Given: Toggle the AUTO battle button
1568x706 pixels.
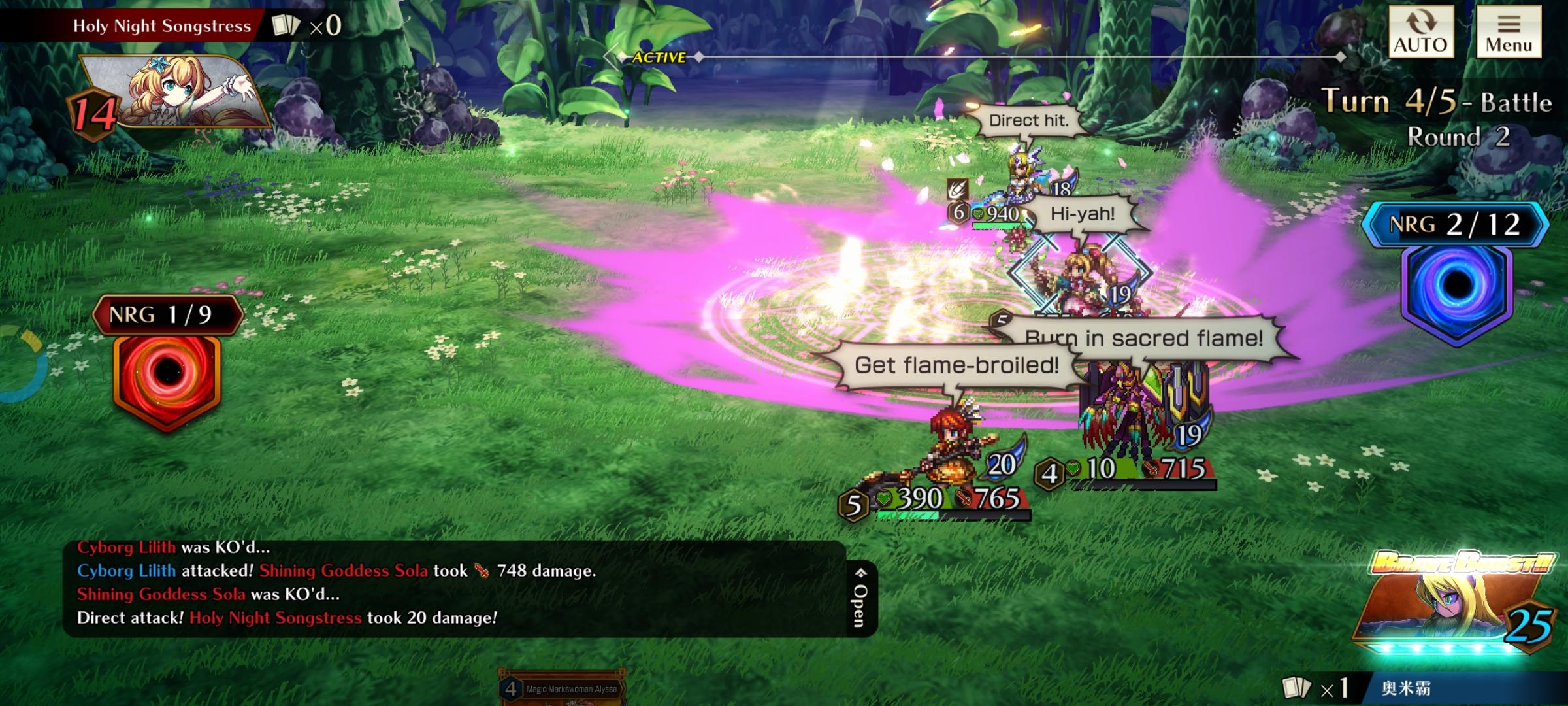Looking at the screenshot, I should pyautogui.click(x=1420, y=32).
